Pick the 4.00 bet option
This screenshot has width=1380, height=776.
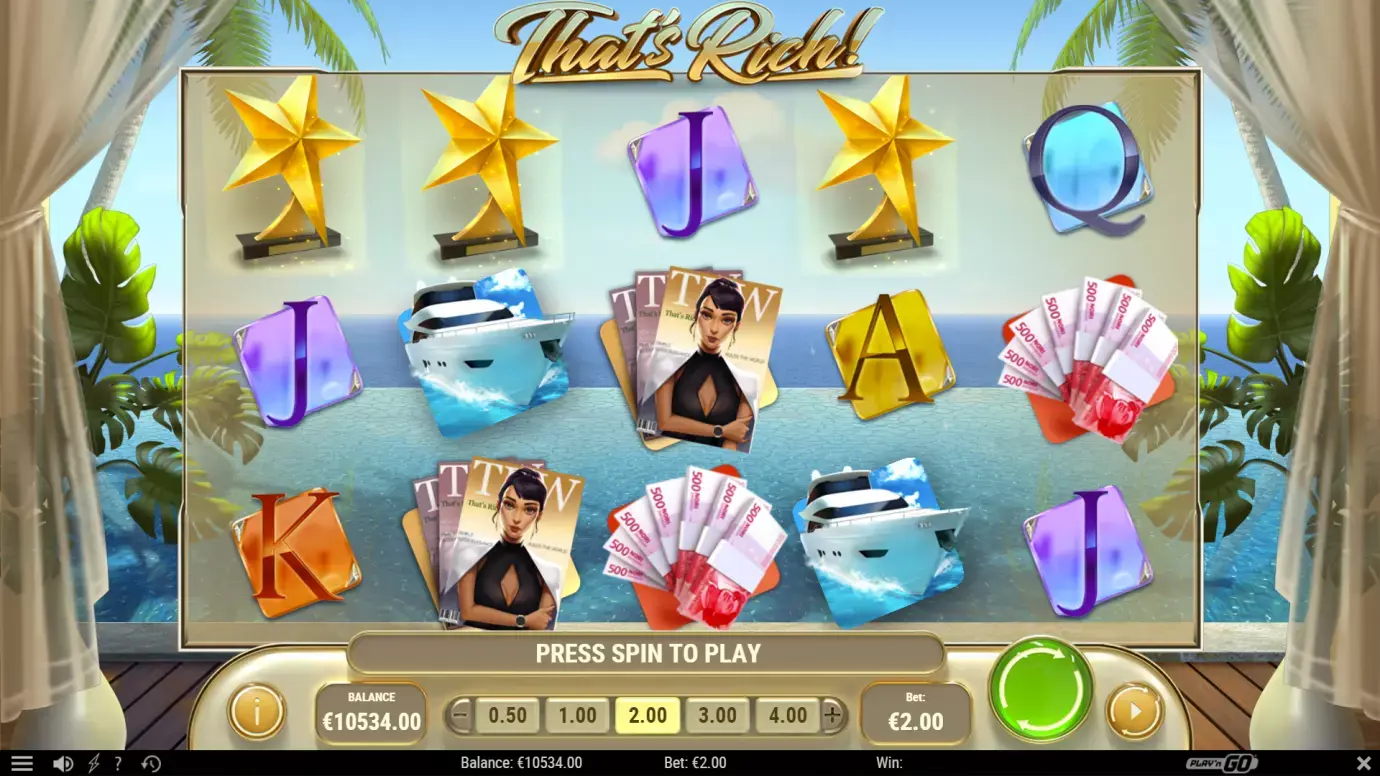(787, 715)
